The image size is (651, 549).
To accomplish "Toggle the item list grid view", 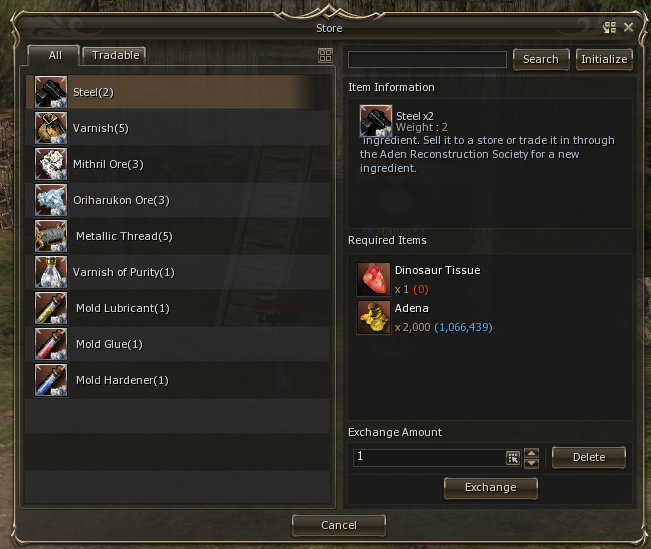I will (x=325, y=56).
